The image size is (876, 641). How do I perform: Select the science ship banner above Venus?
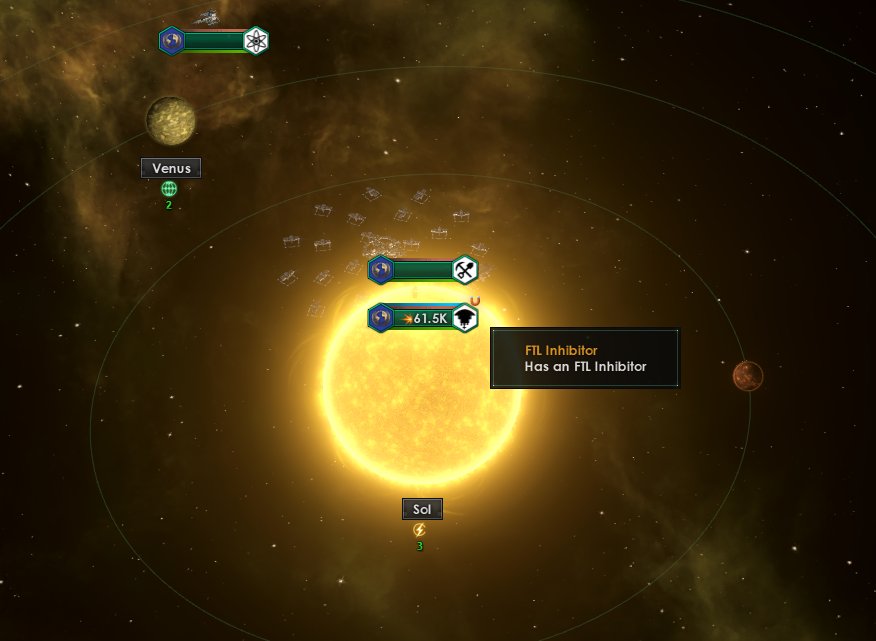tap(215, 41)
